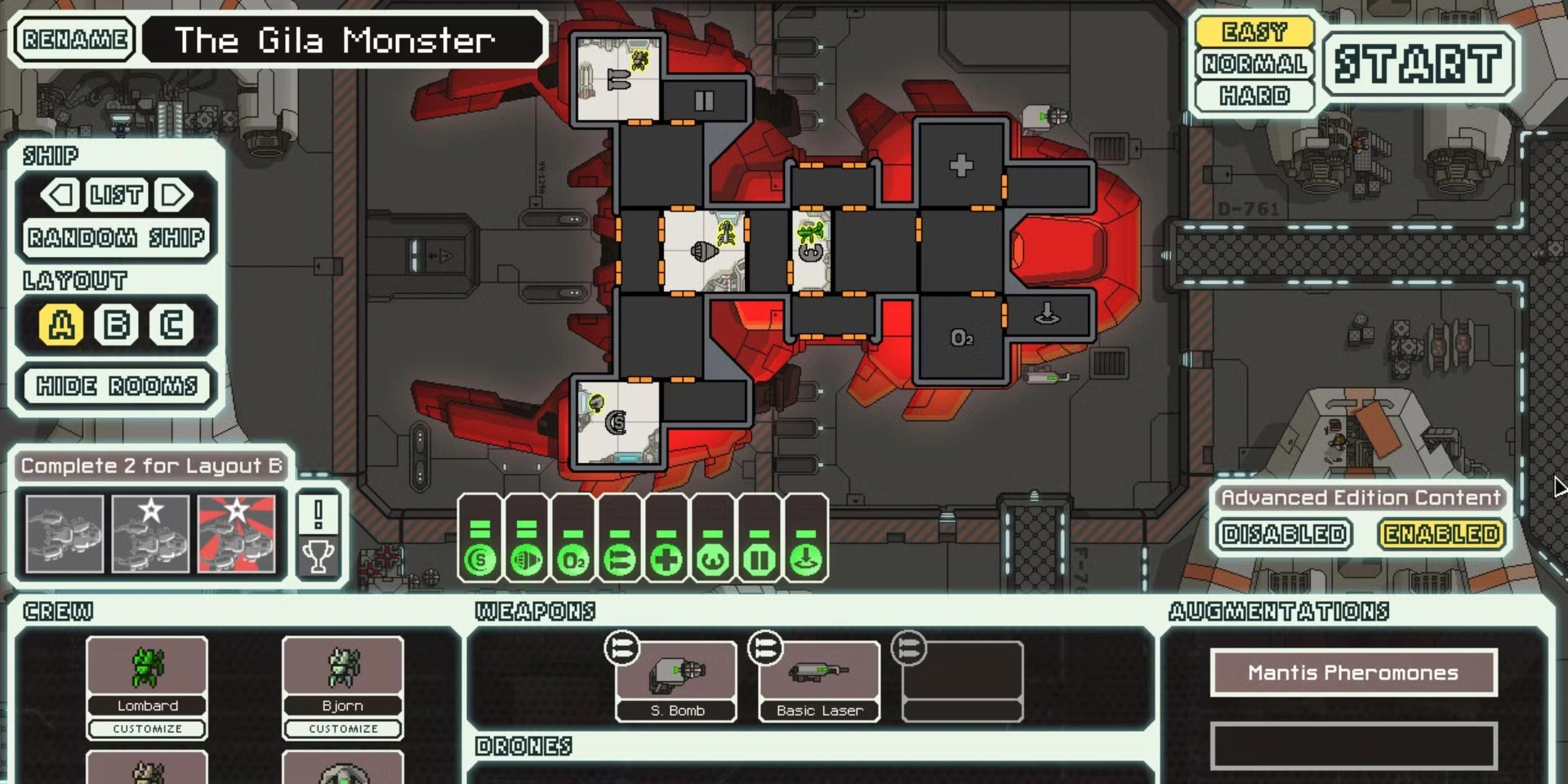Viewport: 1568px width, 784px height.
Task: Customize crew member Bjorn
Action: tap(343, 728)
